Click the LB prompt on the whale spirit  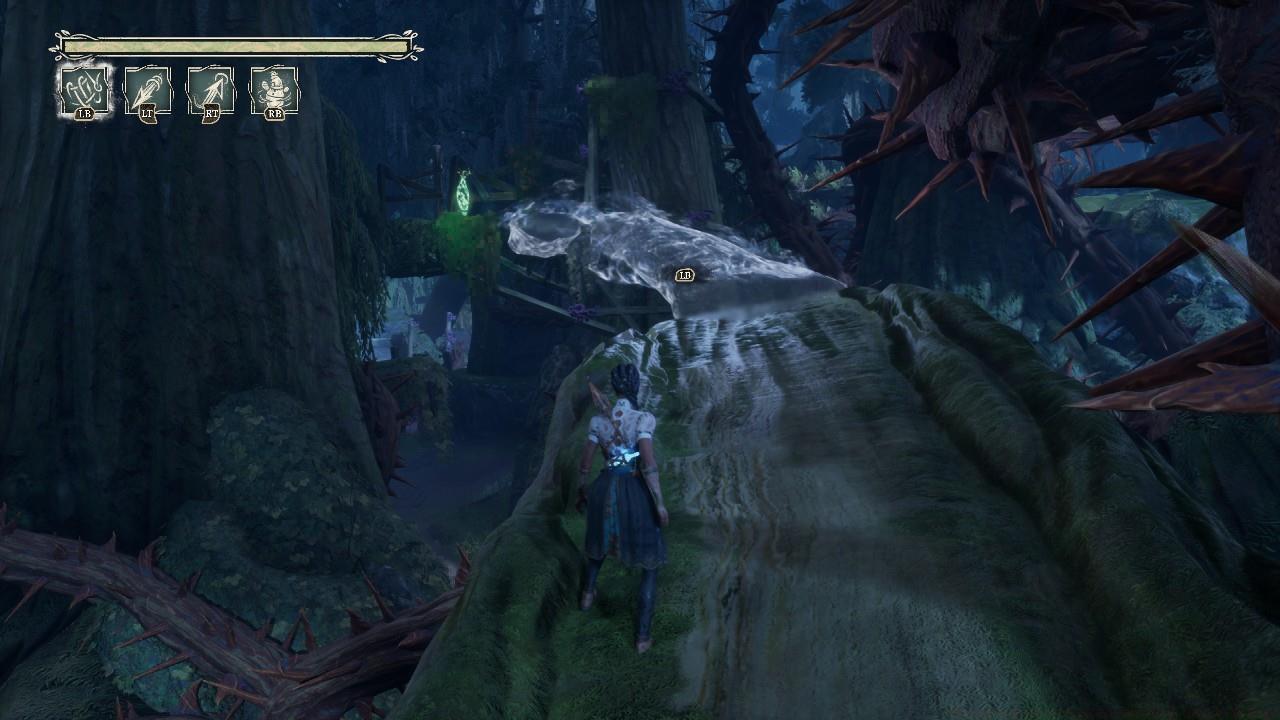tap(686, 275)
